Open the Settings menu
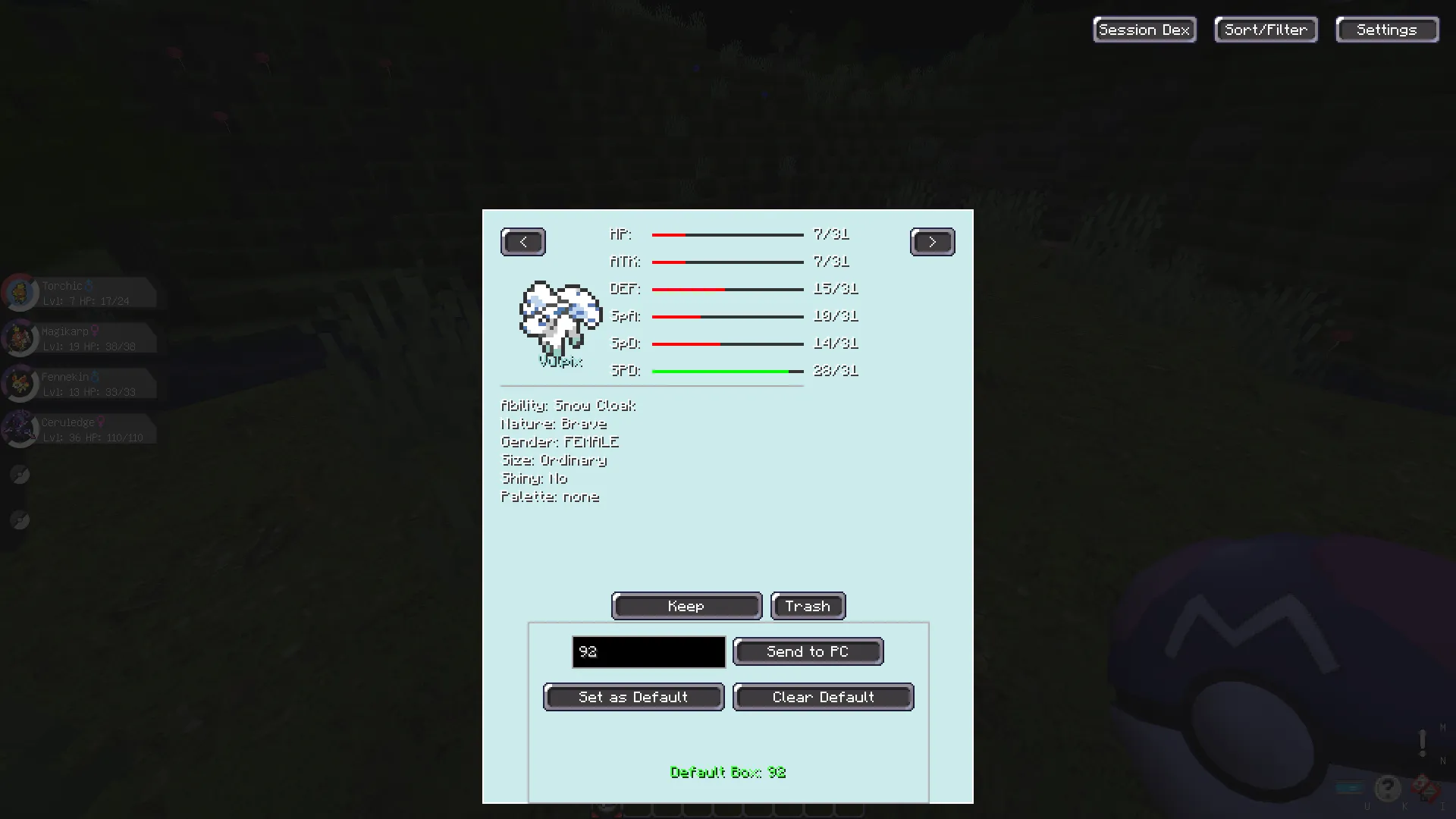Viewport: 1456px width, 819px height. point(1386,29)
